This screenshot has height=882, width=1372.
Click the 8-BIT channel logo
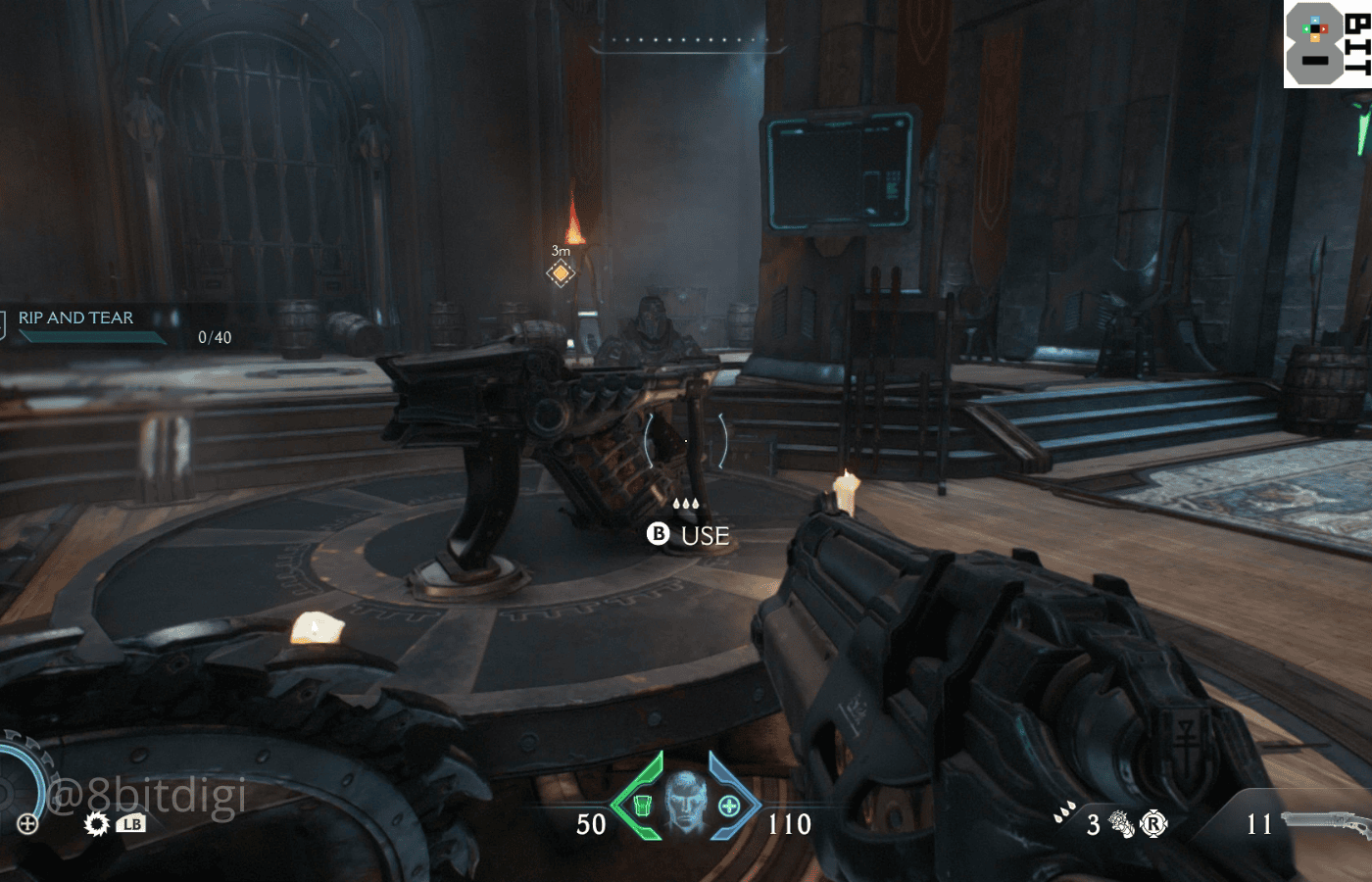coord(1327,44)
